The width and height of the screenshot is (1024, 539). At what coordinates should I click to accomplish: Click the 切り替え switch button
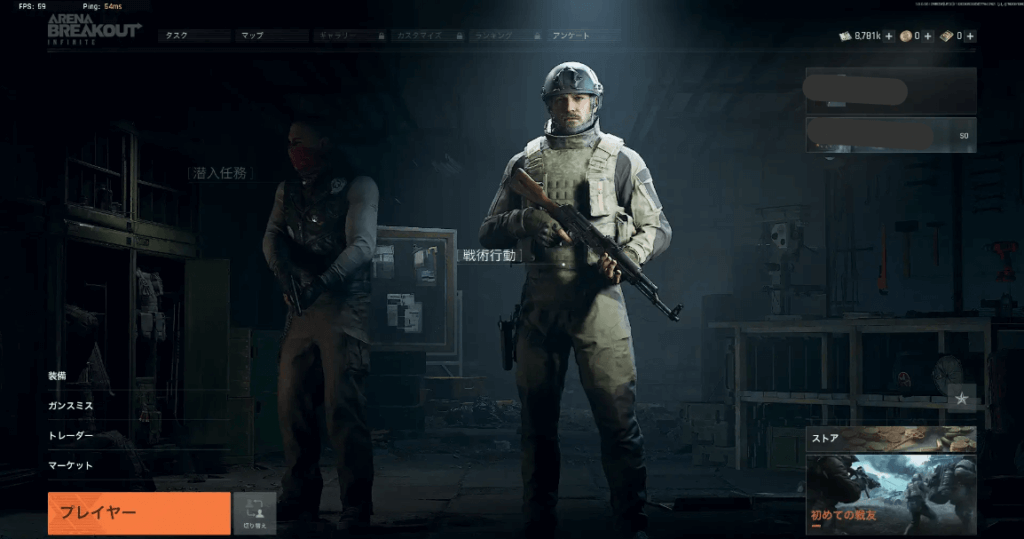tap(254, 513)
